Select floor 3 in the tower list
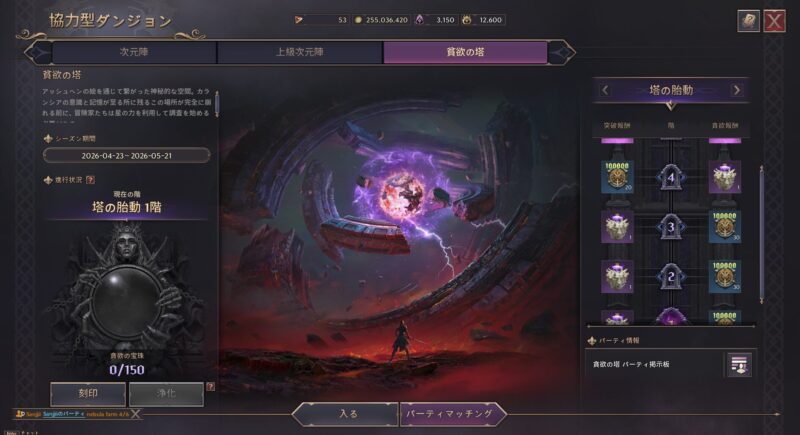Screen dimensions: 800x435 coord(671,226)
